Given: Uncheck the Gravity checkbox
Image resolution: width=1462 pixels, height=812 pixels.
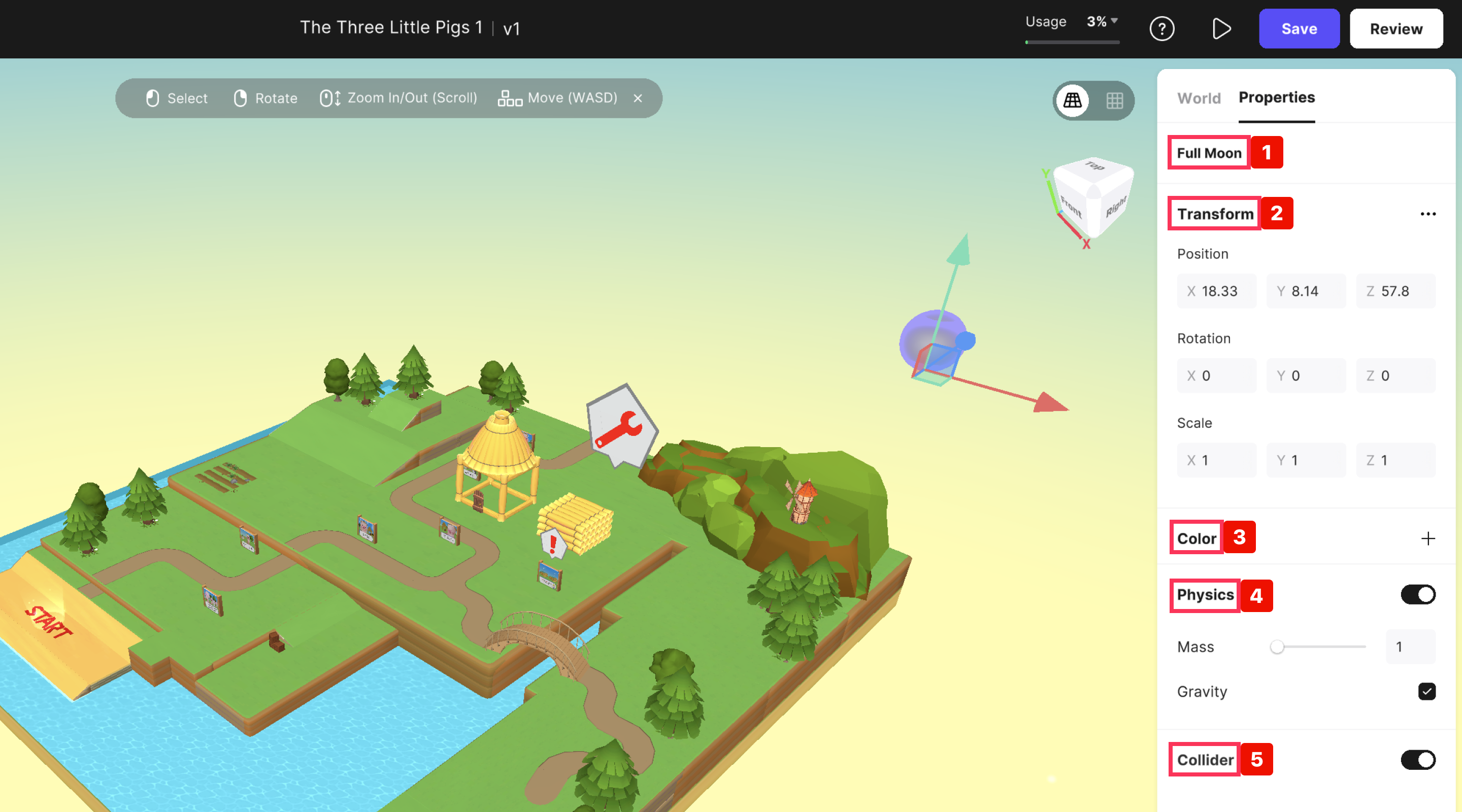Looking at the screenshot, I should (1427, 692).
